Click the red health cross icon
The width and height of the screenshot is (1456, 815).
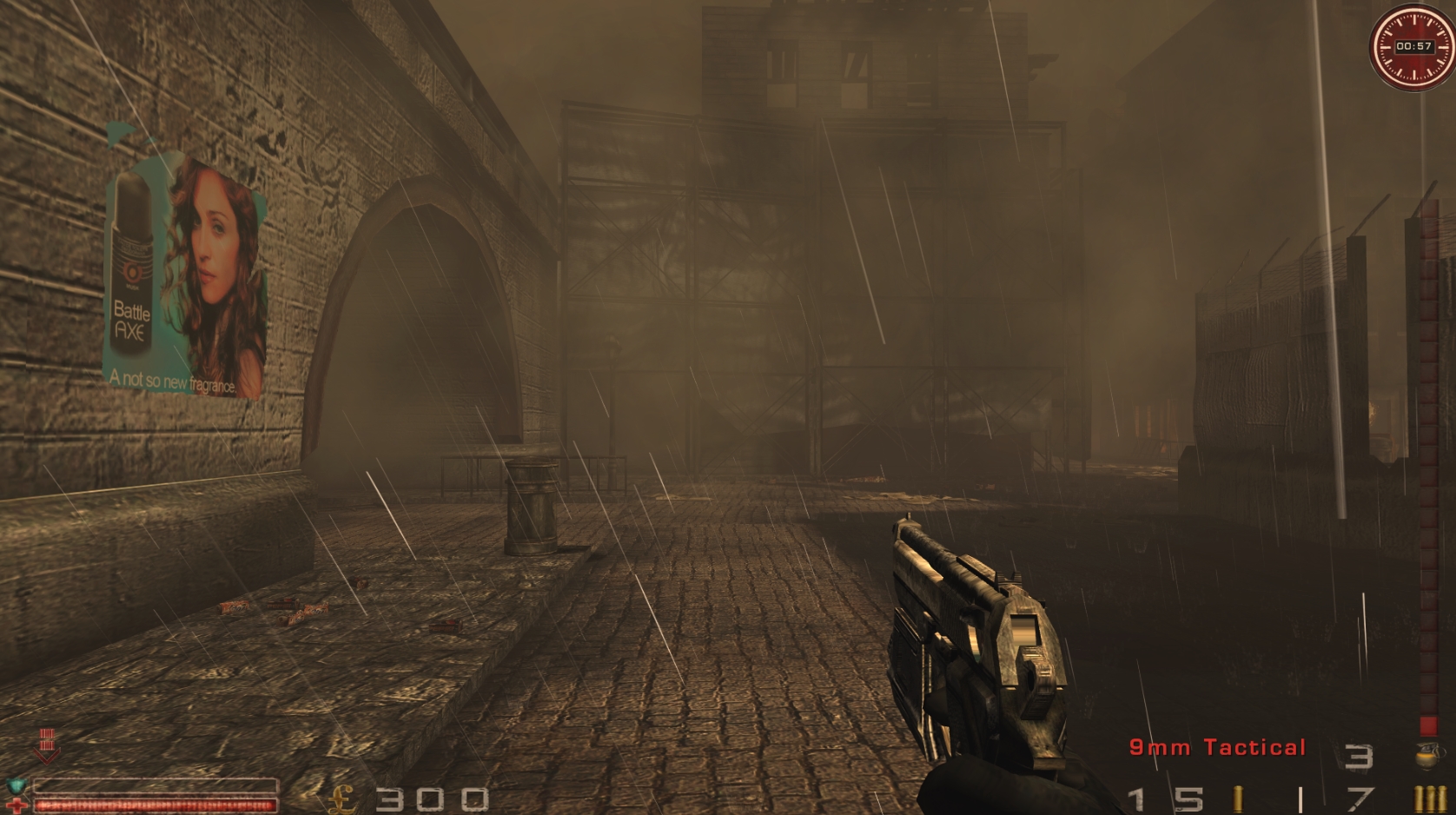pos(17,804)
